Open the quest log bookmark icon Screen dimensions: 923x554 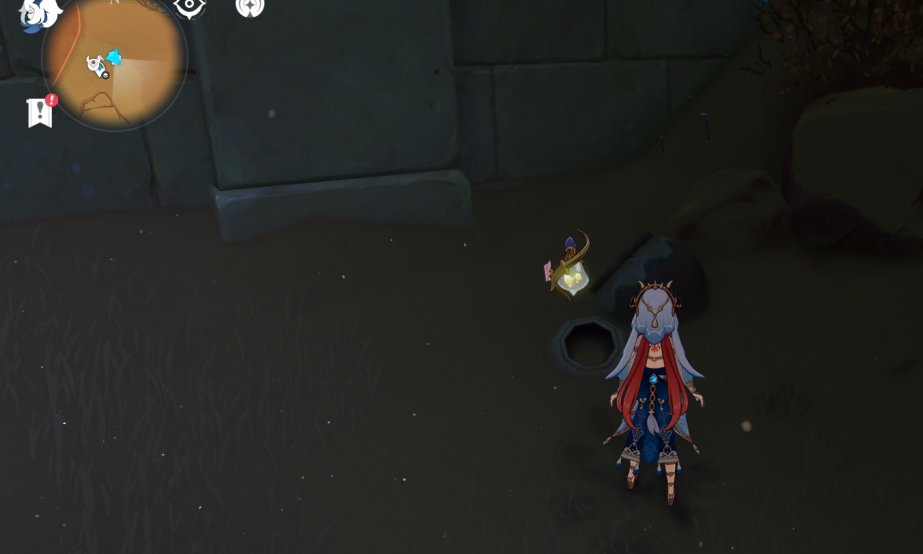coord(40,111)
